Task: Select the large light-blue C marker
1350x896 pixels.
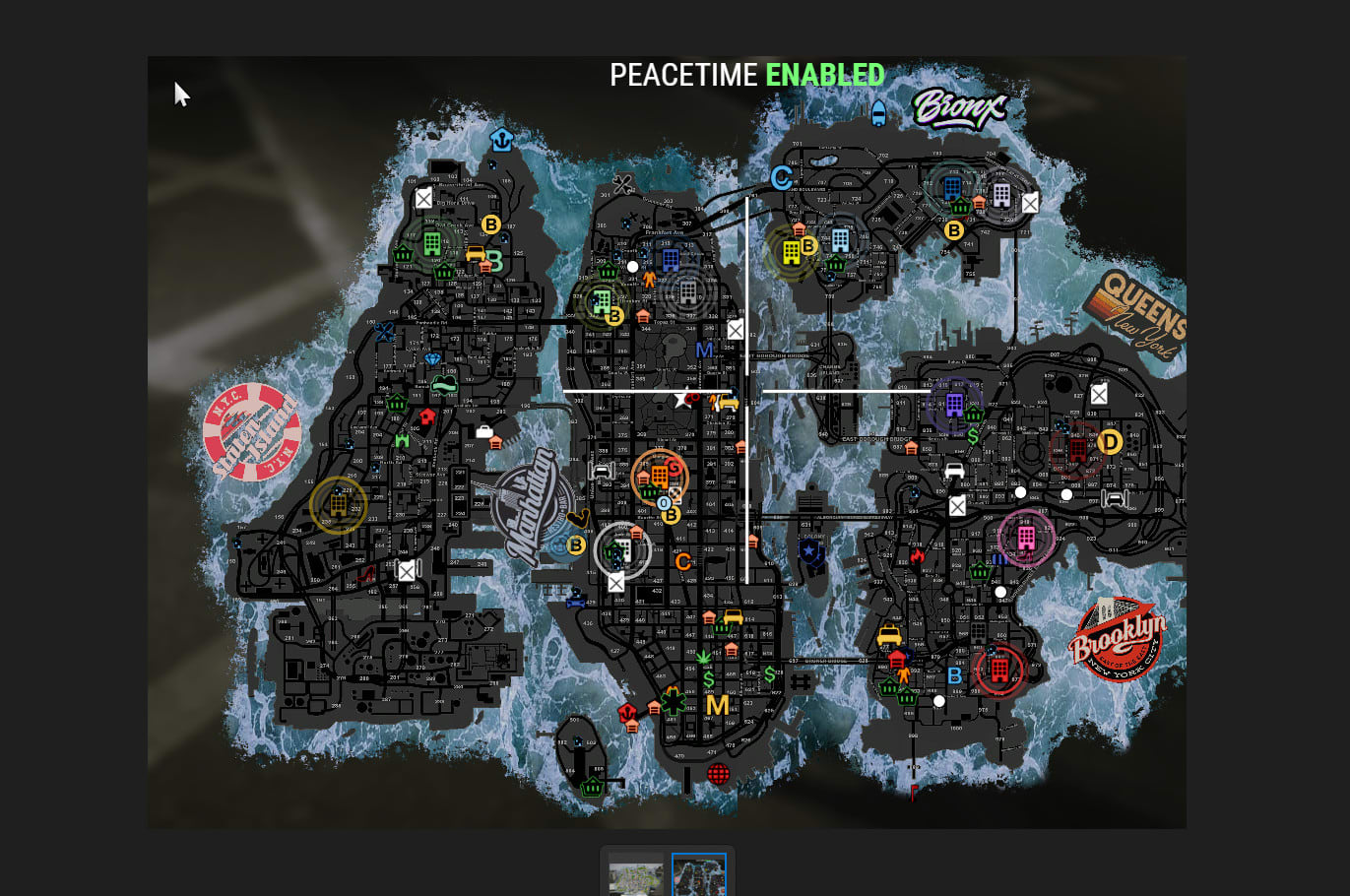Action: pyautogui.click(x=782, y=178)
